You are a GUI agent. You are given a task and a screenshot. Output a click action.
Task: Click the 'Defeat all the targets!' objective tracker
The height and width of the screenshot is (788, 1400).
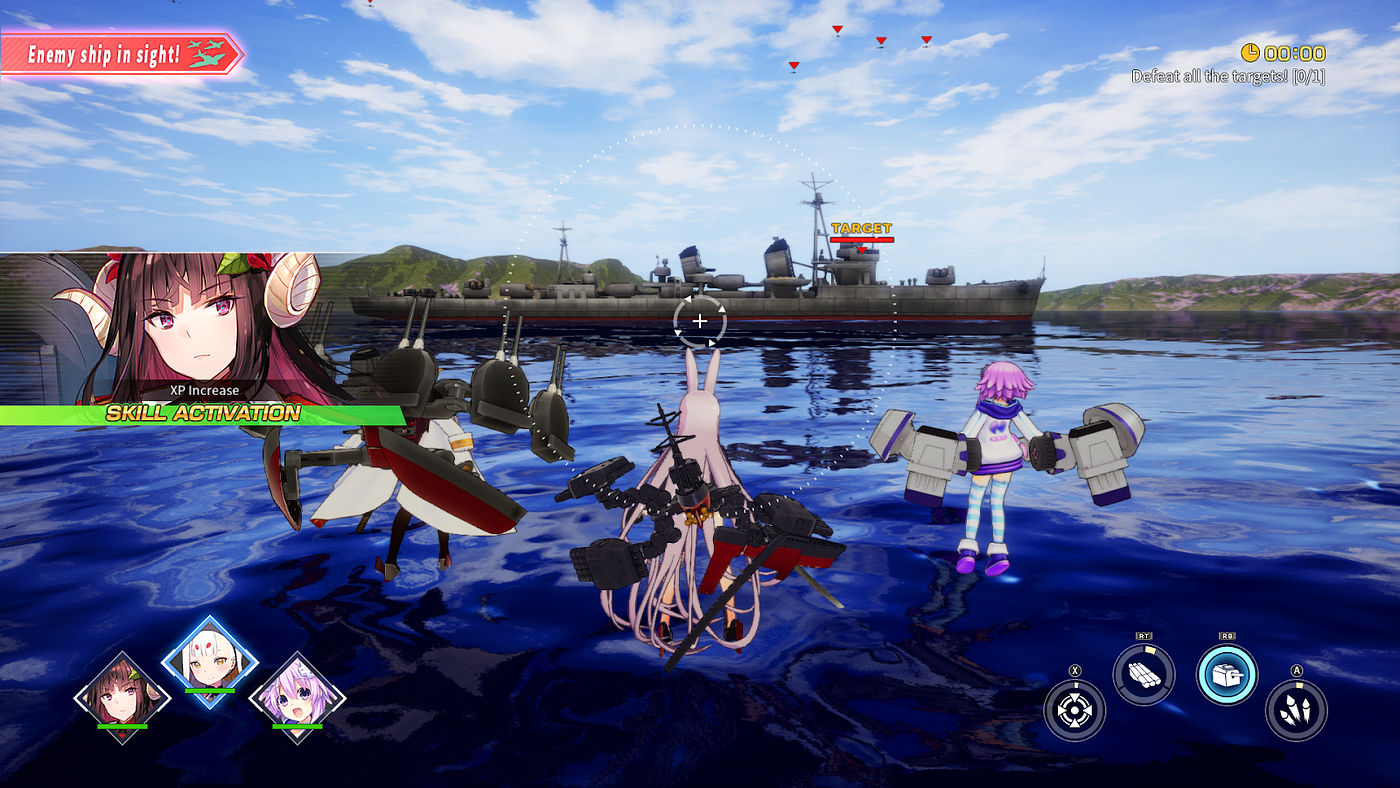(1228, 76)
